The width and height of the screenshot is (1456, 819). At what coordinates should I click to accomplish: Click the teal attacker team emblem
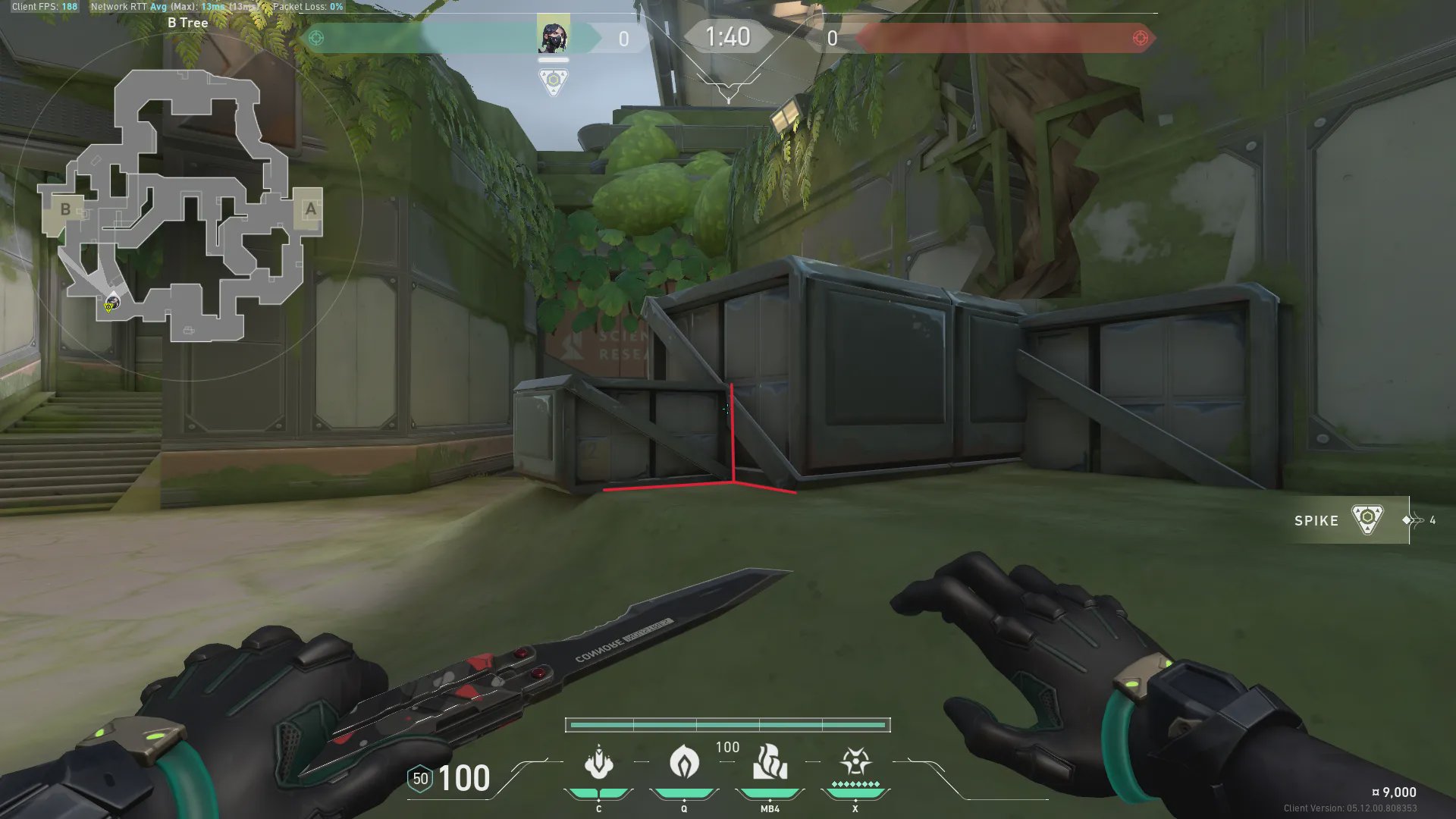click(316, 38)
